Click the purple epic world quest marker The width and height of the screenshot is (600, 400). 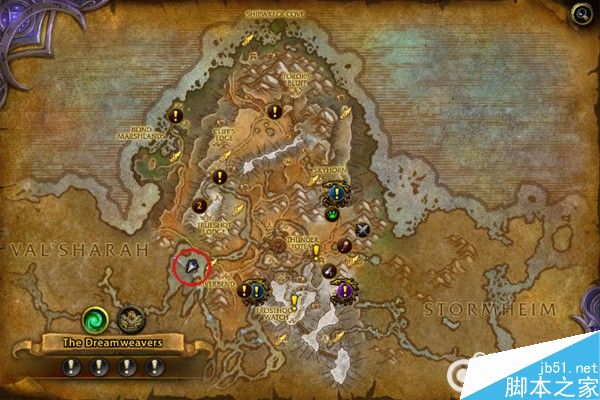[344, 290]
